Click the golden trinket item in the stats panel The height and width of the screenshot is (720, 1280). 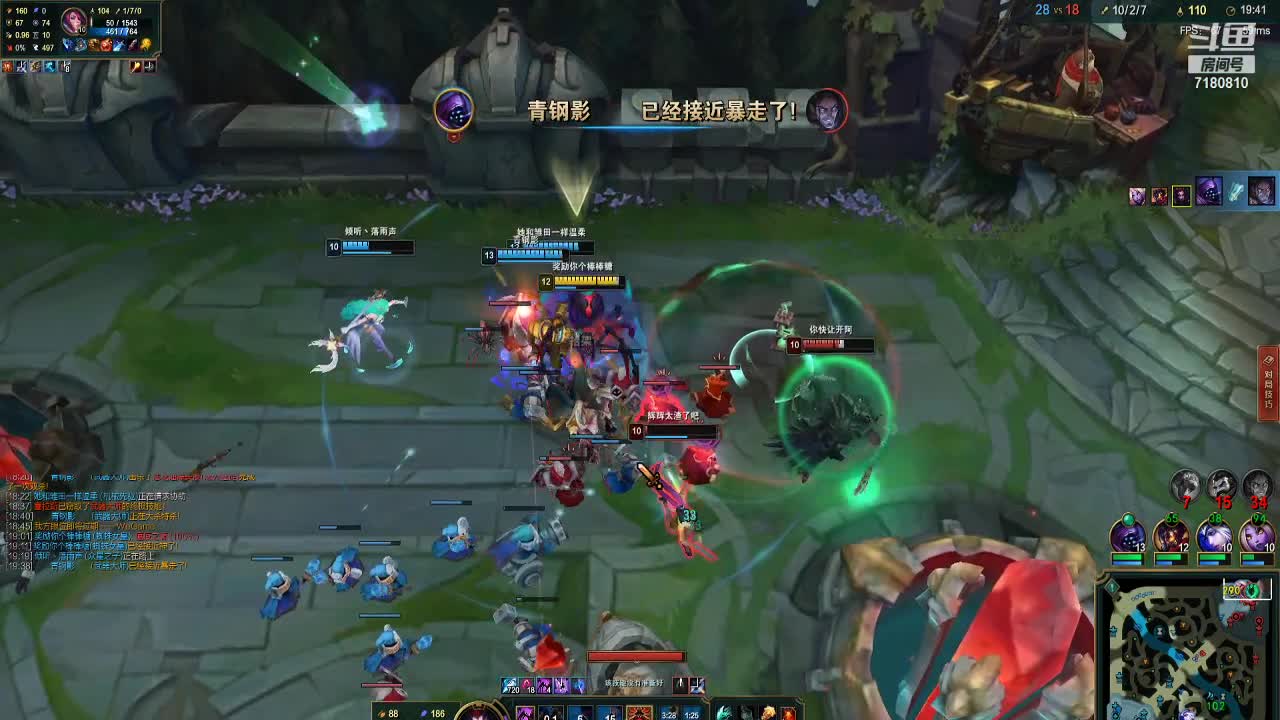click(146, 45)
